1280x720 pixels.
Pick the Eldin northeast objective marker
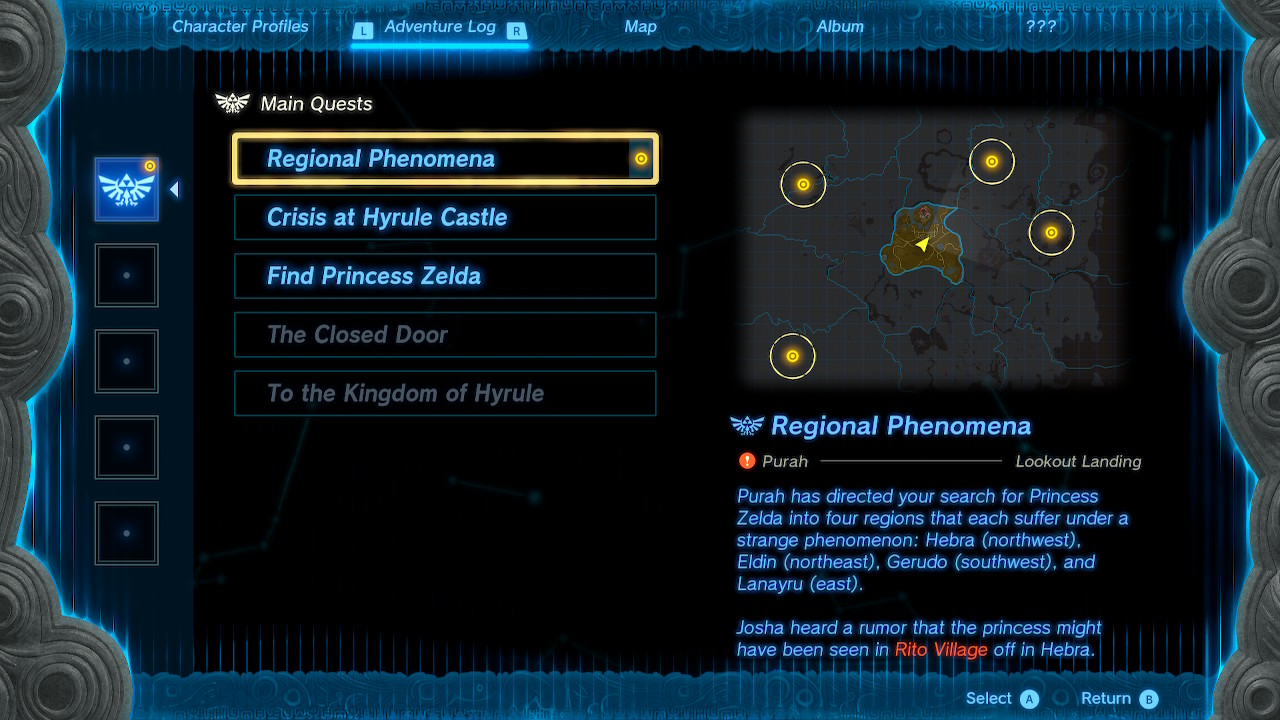tap(992, 162)
